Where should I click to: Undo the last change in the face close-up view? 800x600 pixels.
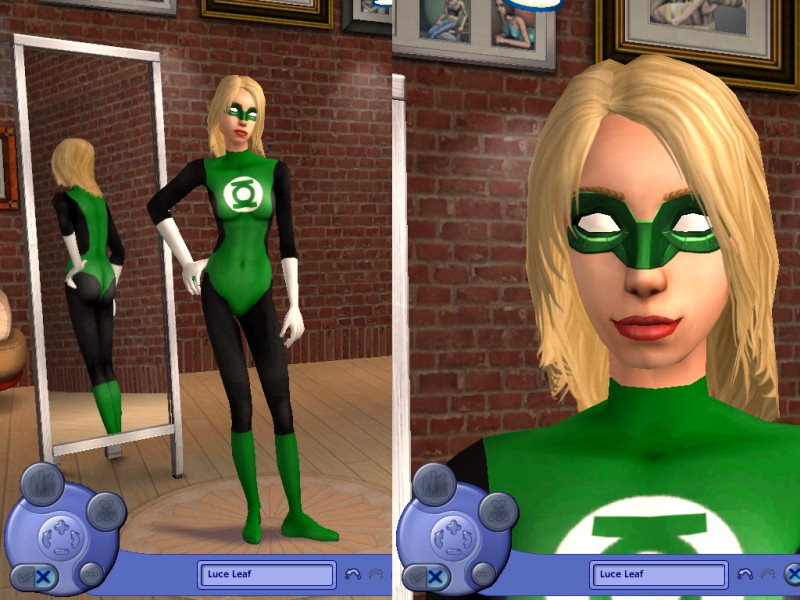point(744,575)
